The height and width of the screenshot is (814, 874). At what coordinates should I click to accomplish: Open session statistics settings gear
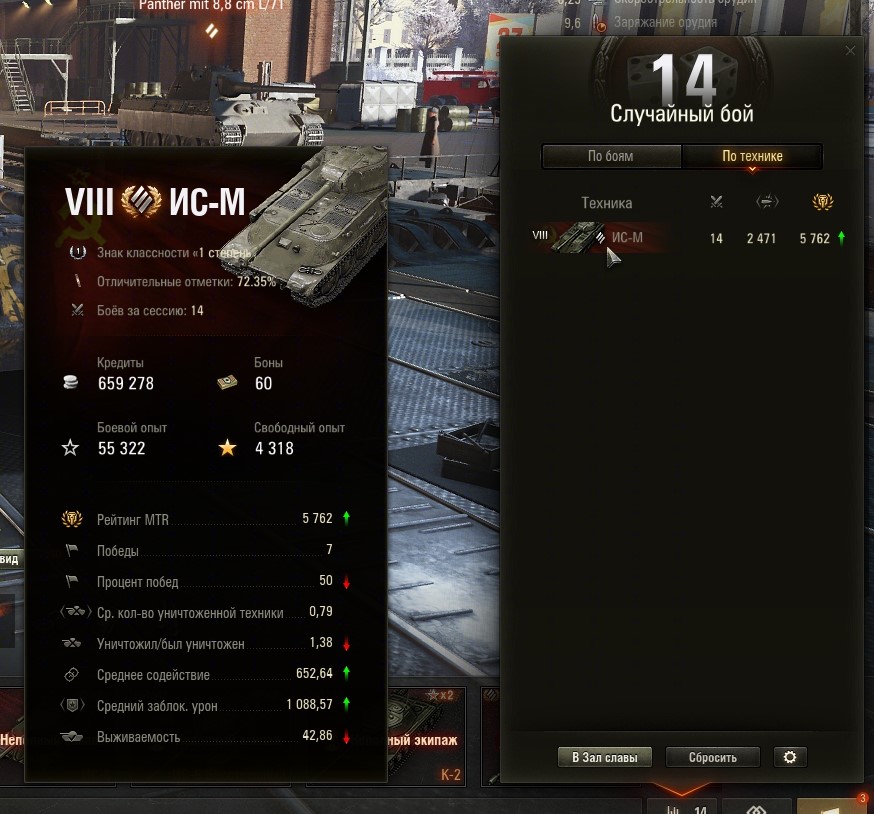[x=790, y=757]
